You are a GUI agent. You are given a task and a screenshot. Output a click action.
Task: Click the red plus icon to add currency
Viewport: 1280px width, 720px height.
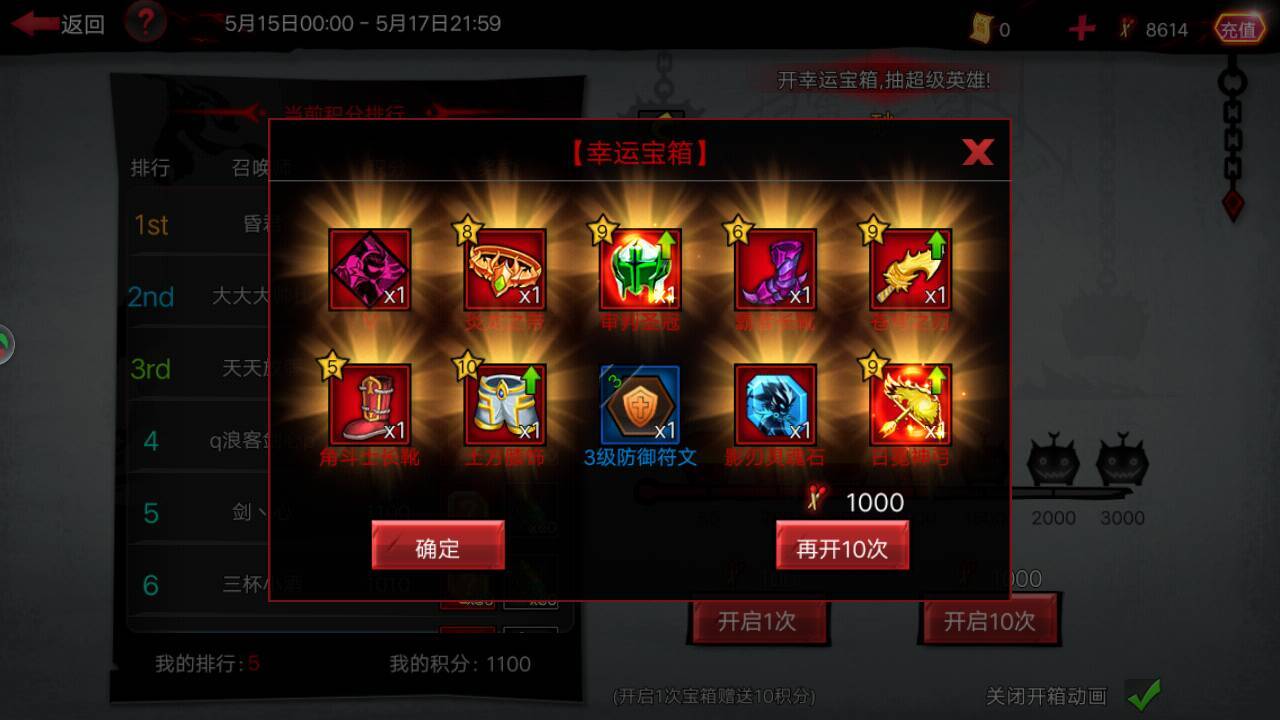(1081, 27)
